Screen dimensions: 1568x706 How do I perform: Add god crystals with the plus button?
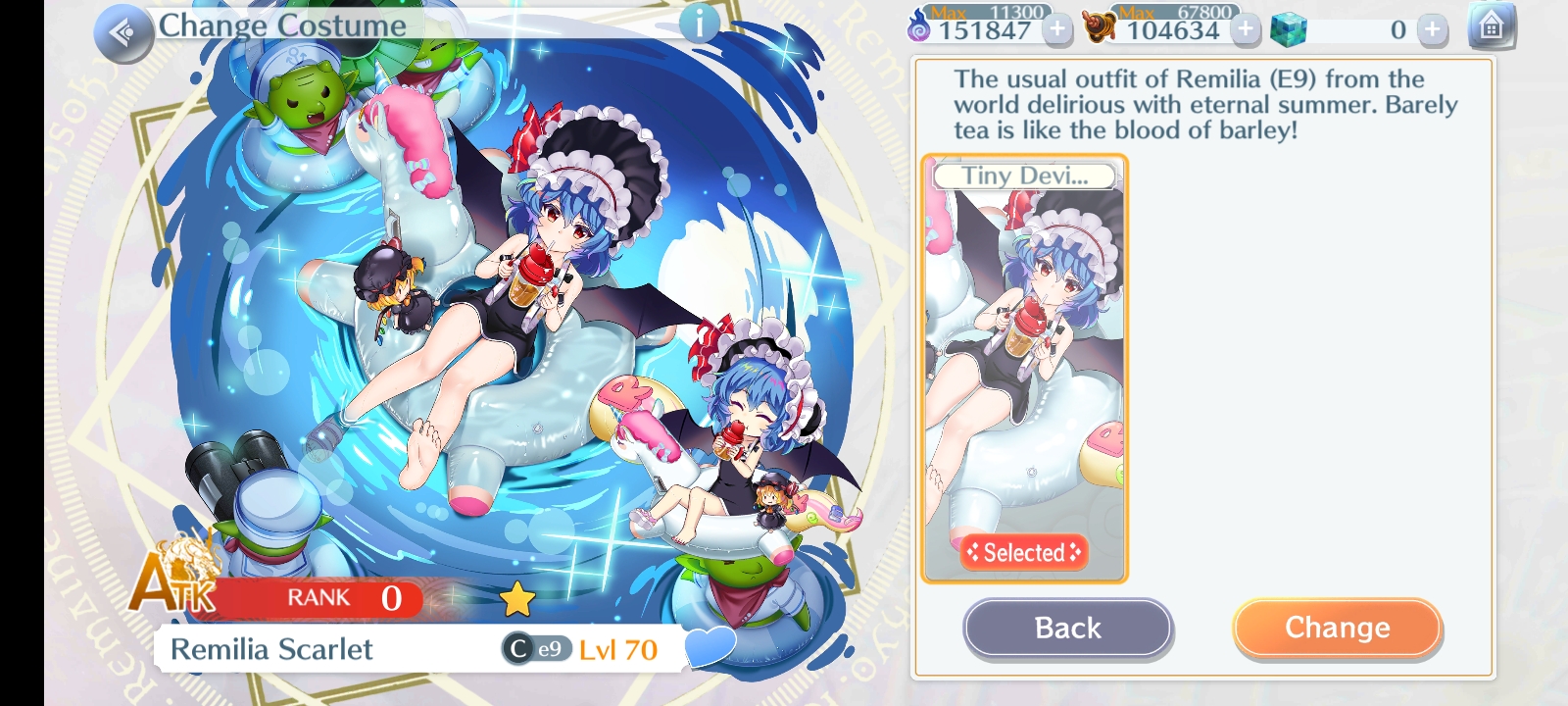[1432, 29]
